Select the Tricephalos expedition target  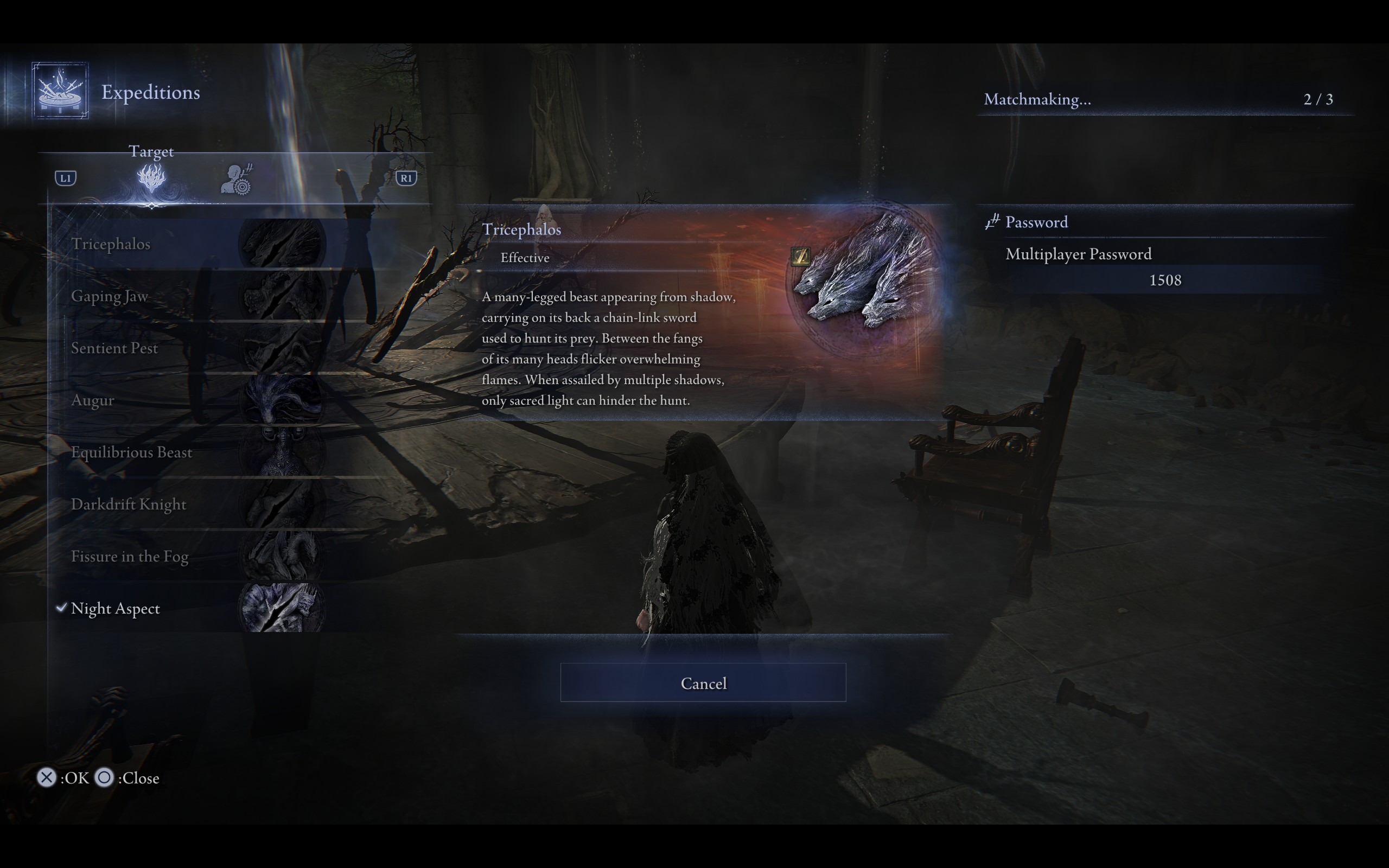coord(111,244)
